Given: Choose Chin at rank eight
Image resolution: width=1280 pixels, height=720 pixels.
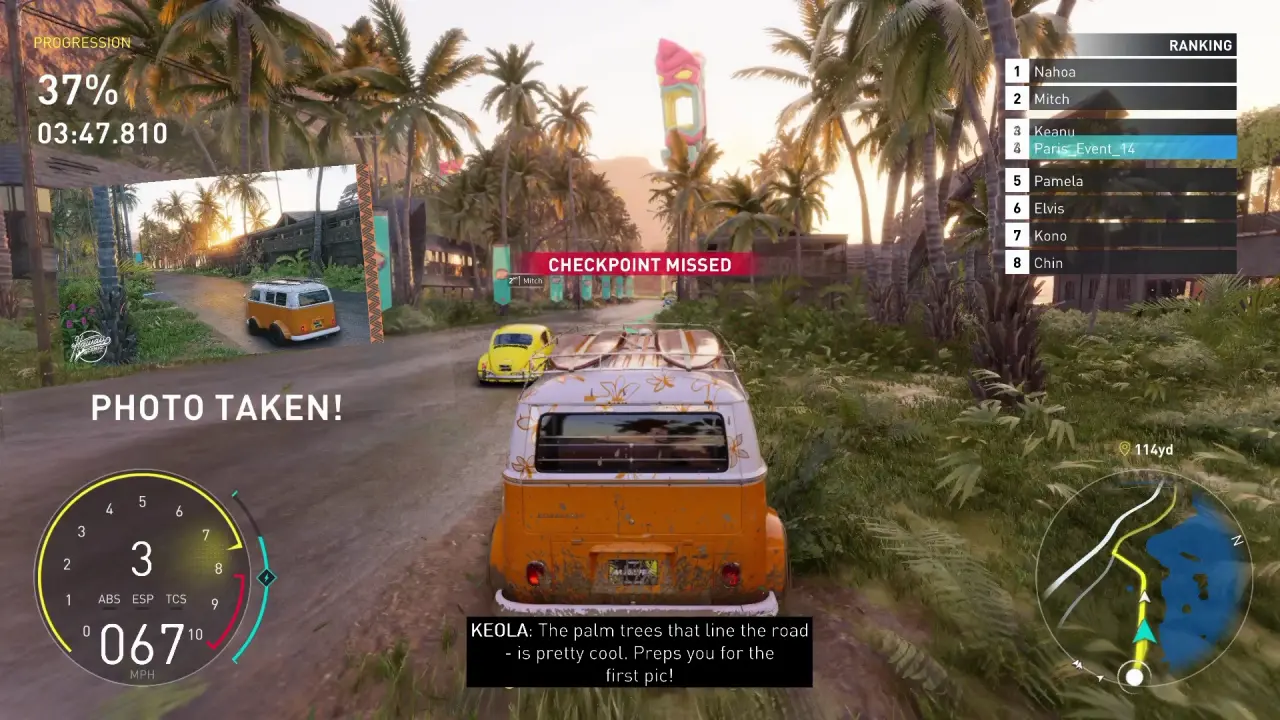Looking at the screenshot, I should point(1120,263).
